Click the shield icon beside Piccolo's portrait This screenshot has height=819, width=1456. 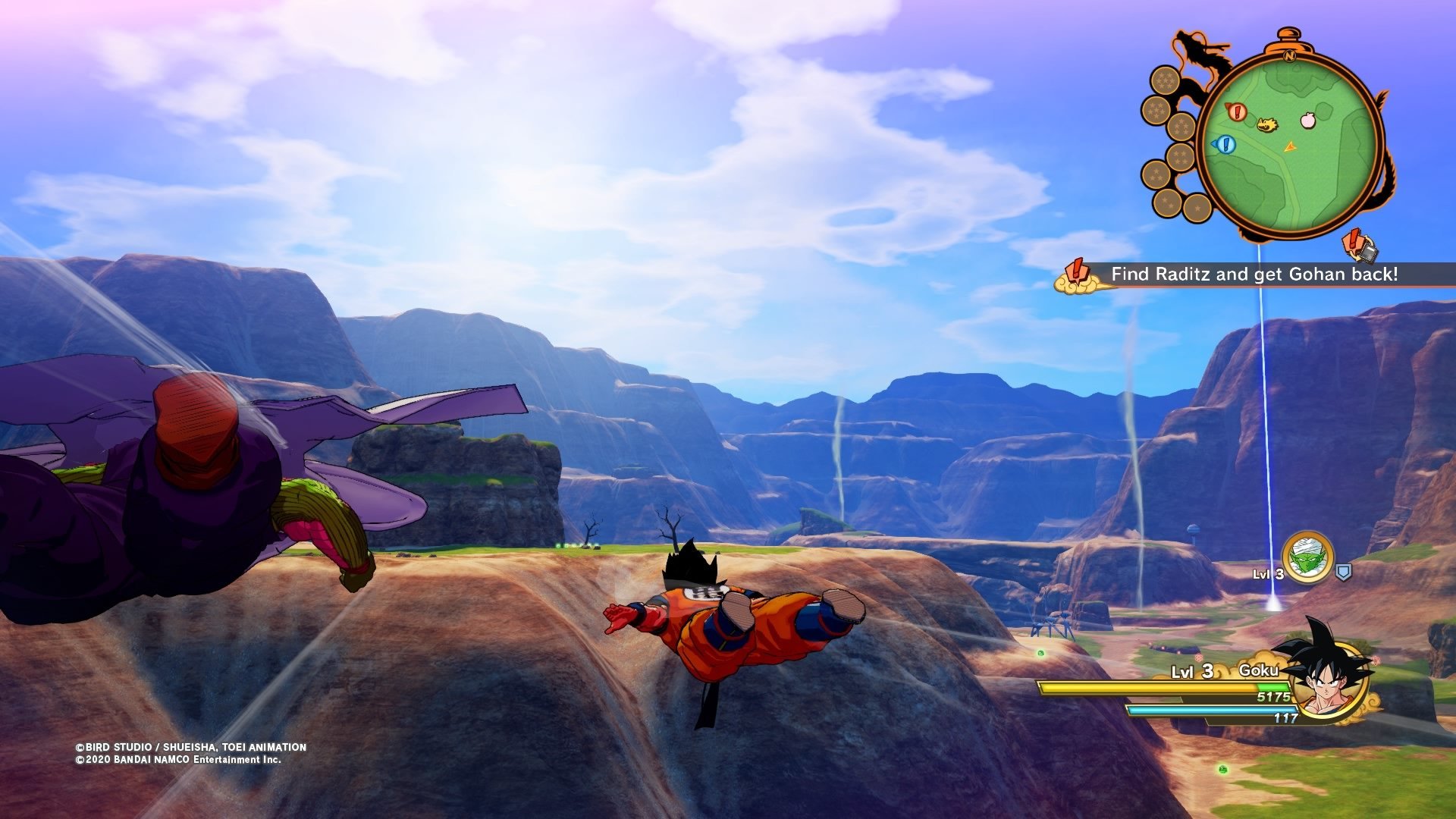pos(1343,573)
